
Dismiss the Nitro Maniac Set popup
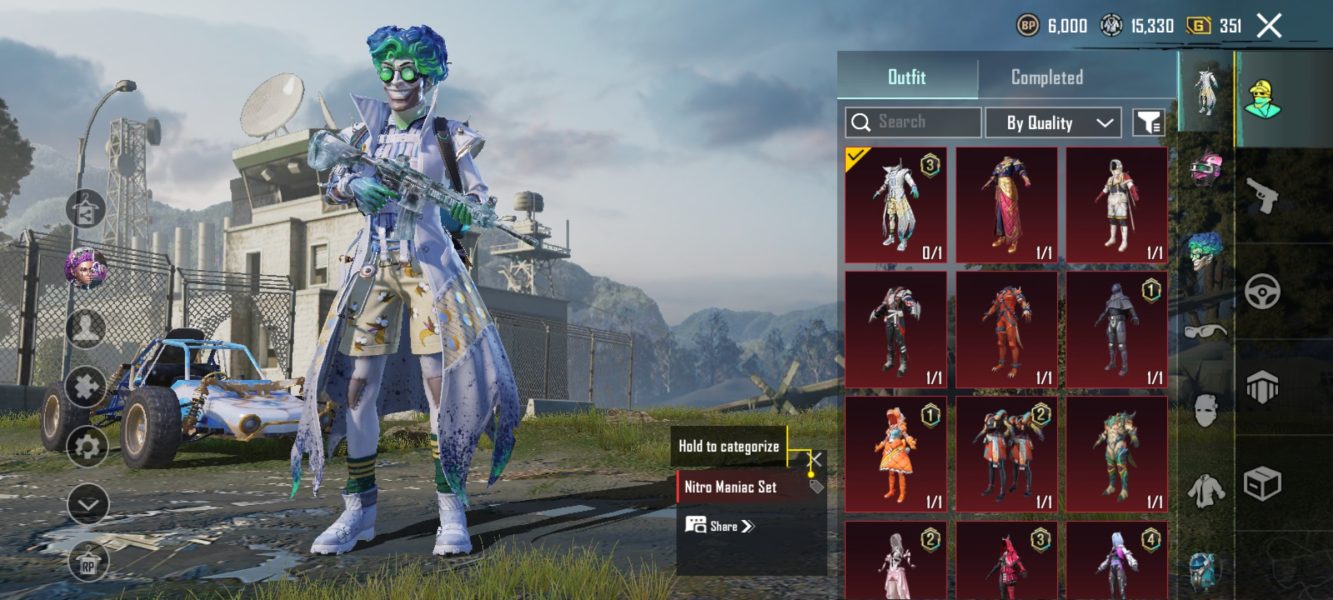pos(817,459)
